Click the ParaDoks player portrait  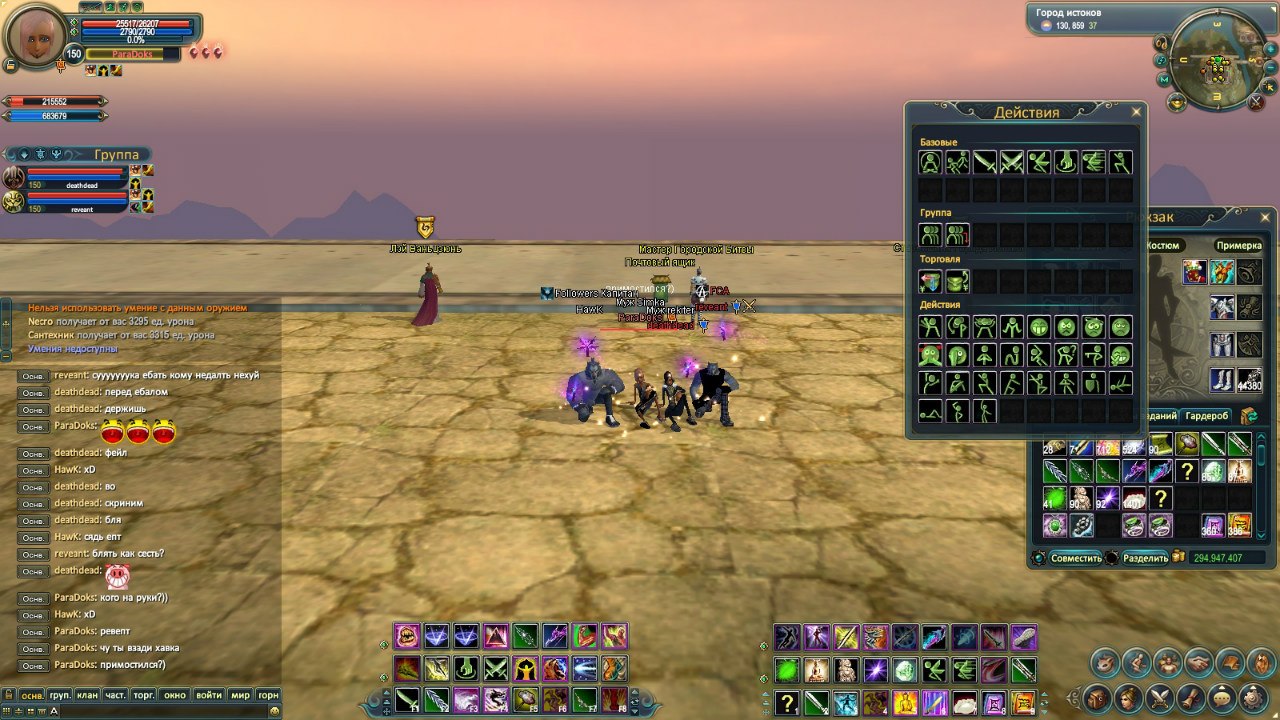click(x=37, y=36)
